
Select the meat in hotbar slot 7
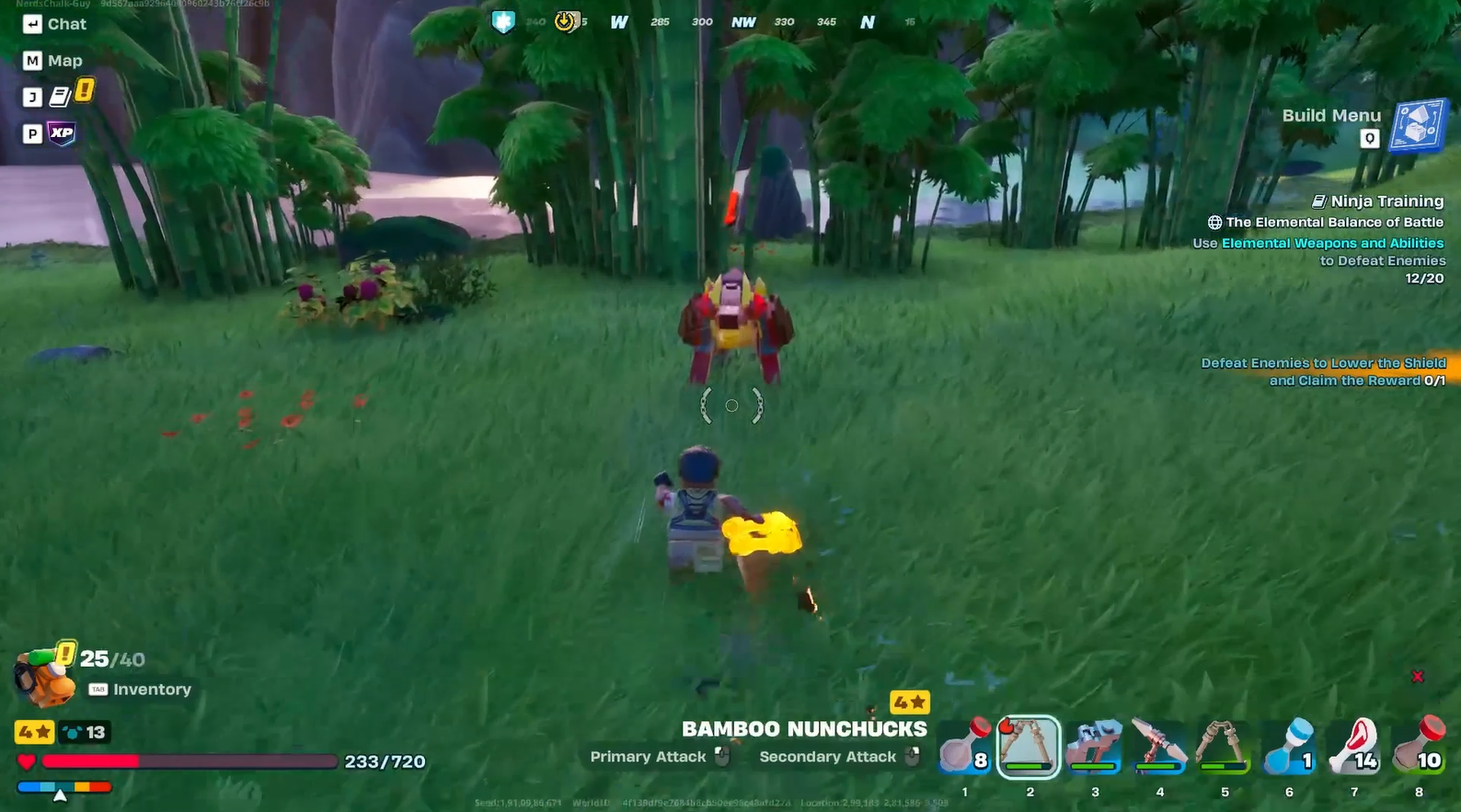point(1353,745)
